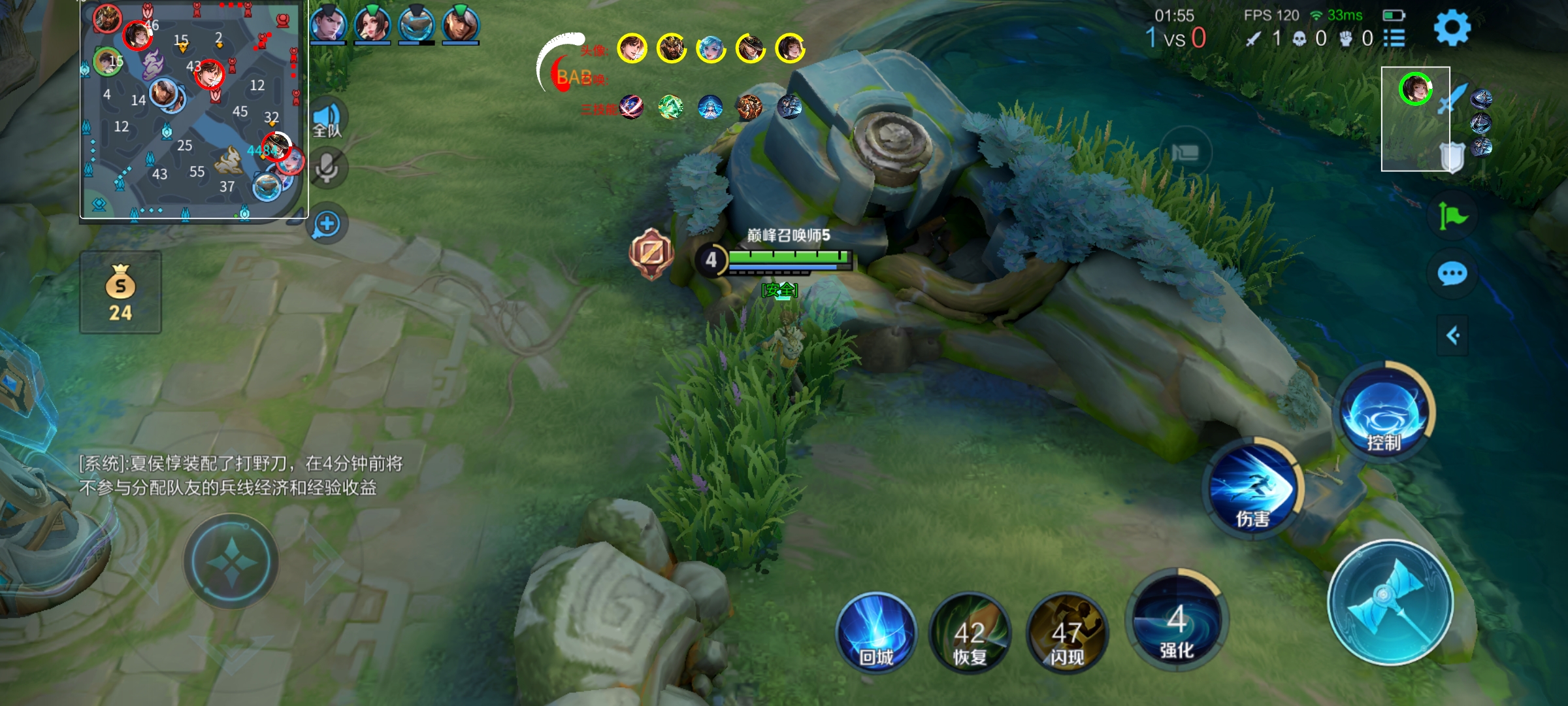The width and height of the screenshot is (1568, 706).
Task: Activate the 回城 recall button
Action: point(875,632)
